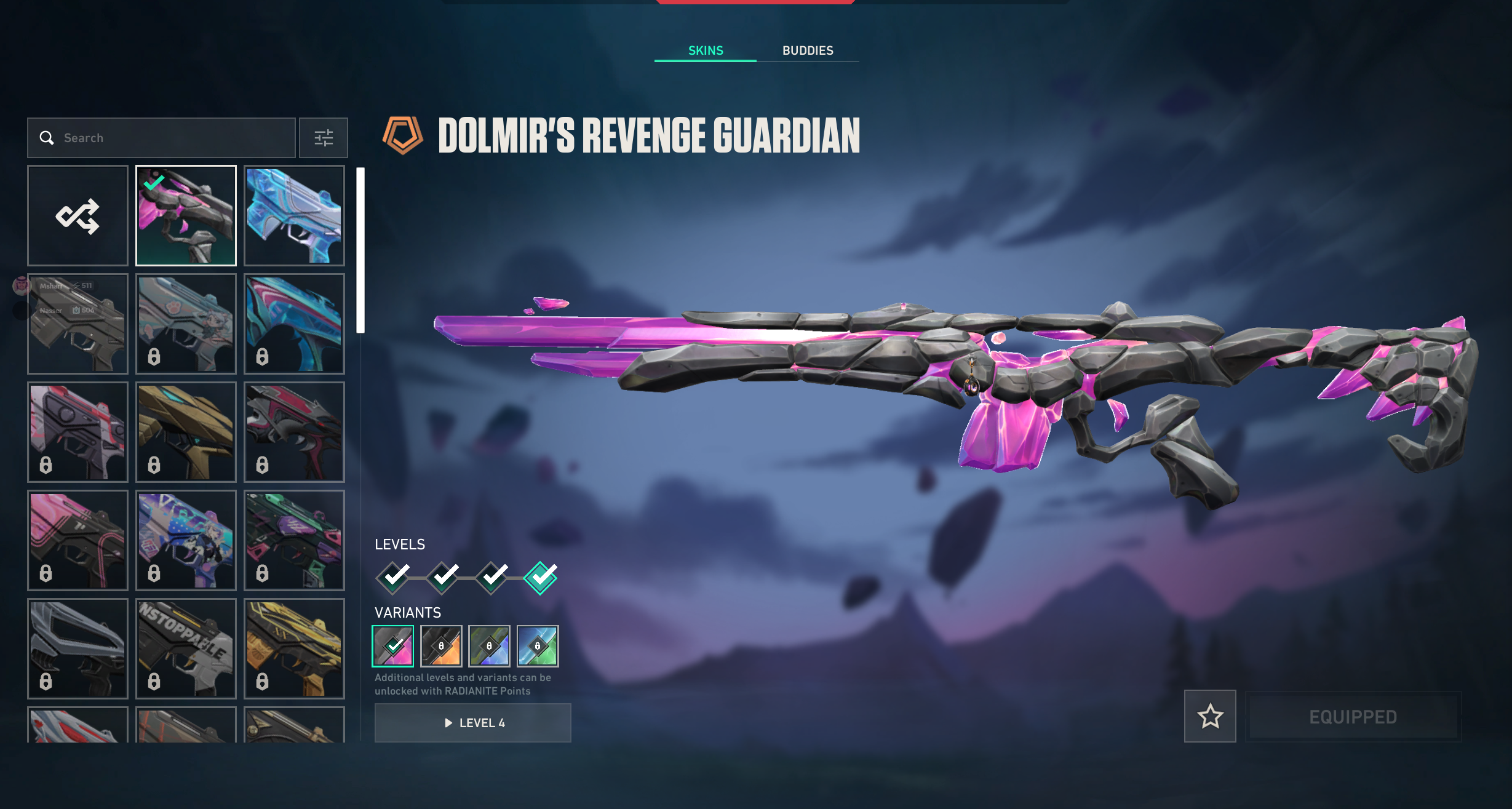Pick the locked green and blue variant

point(489,646)
